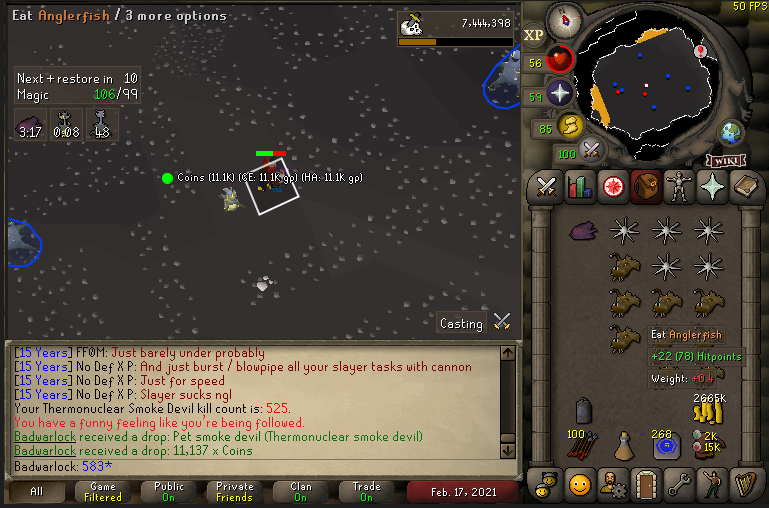Open the world map globe
The width and height of the screenshot is (769, 508).
(x=732, y=132)
